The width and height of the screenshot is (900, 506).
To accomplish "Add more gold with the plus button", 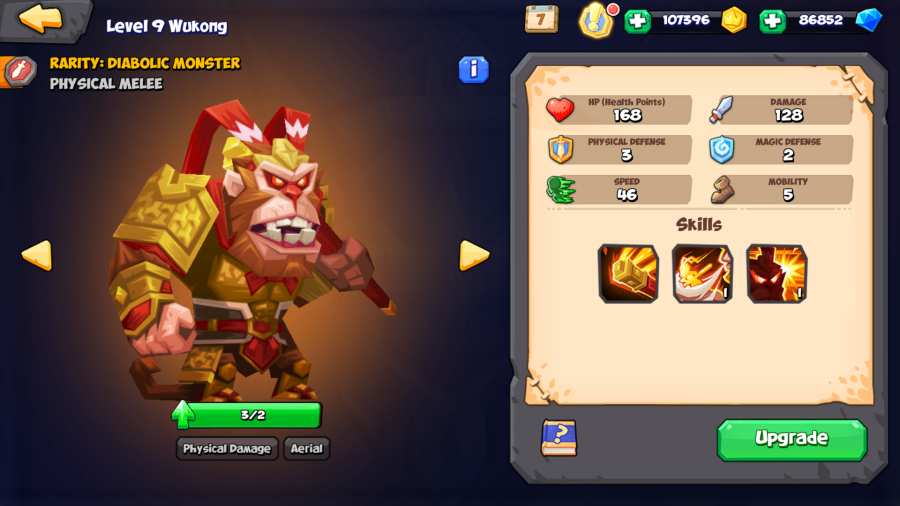I will [637, 20].
